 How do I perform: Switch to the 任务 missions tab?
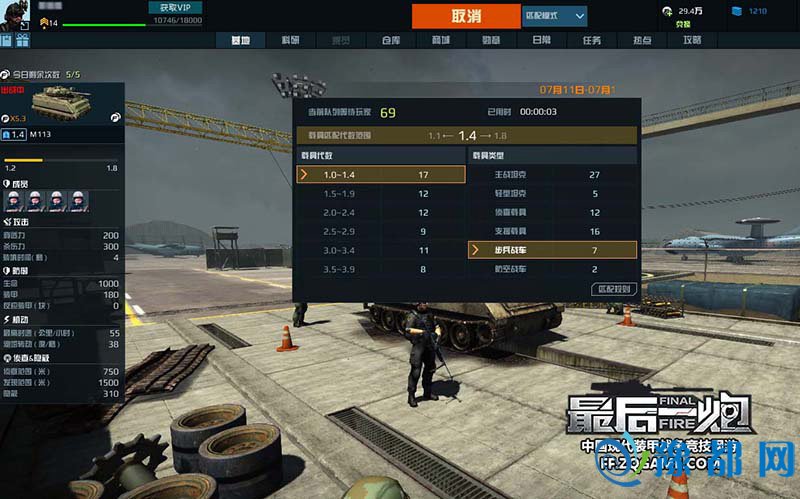(x=591, y=40)
